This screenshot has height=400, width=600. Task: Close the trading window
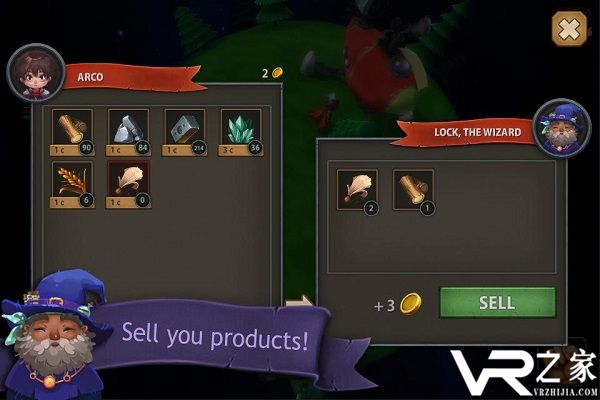[x=568, y=29]
